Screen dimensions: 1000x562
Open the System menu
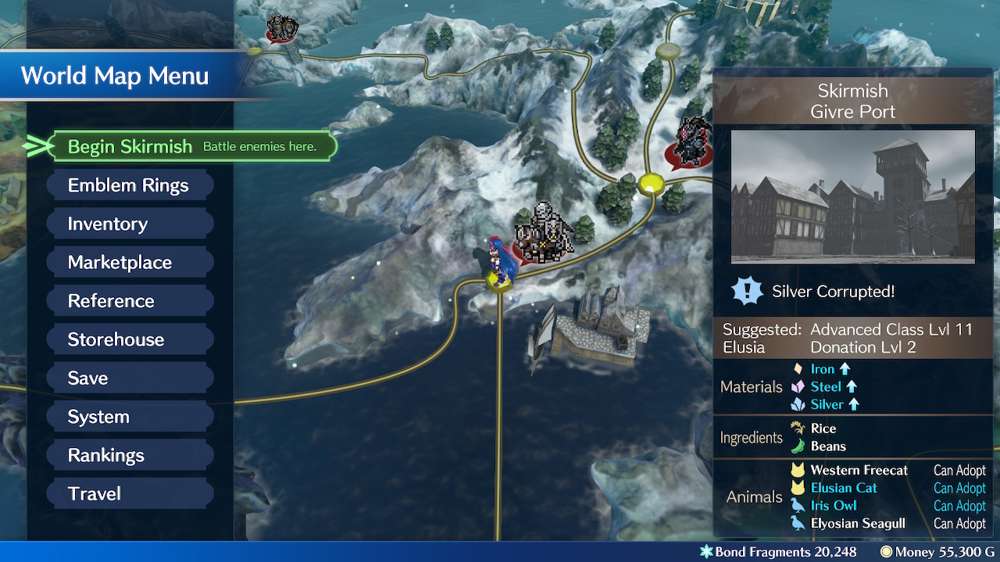[x=128, y=417]
